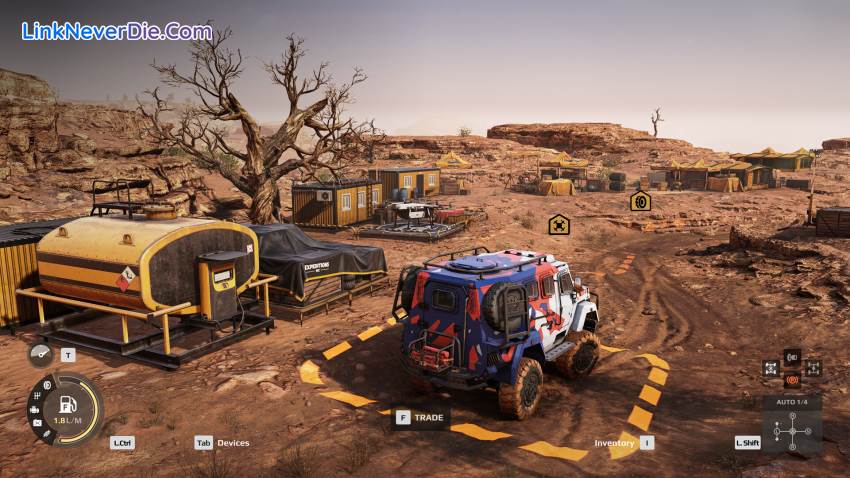
Task: Open the Devices menu label
Action: (233, 442)
